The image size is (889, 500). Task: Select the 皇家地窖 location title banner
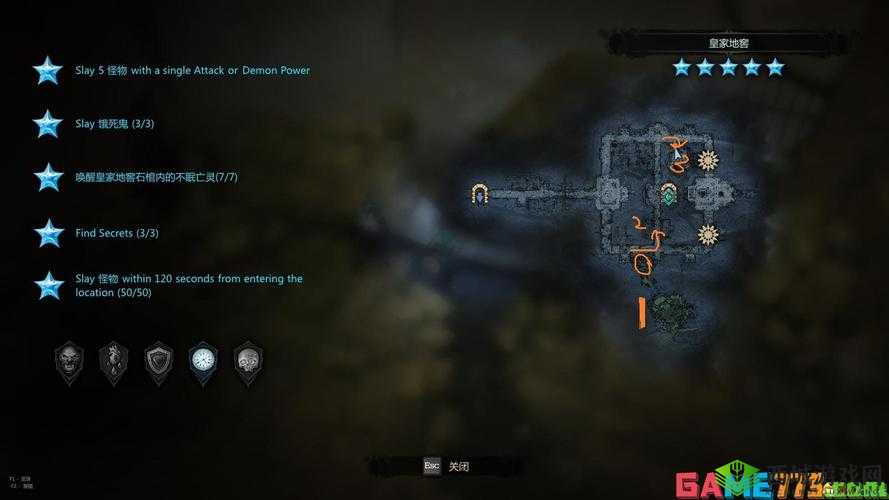tap(727, 43)
